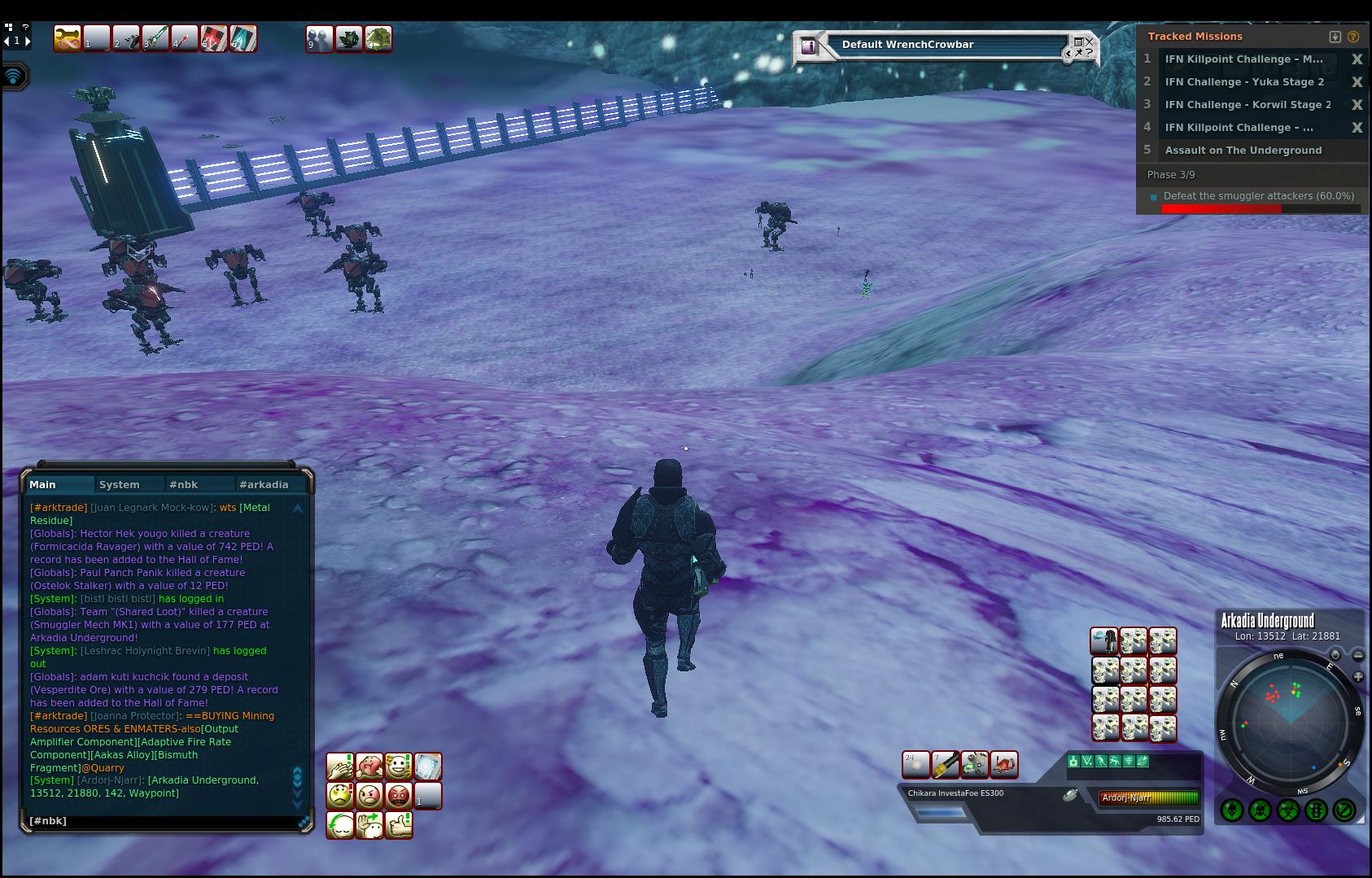1372x878 pixels.
Task: Activate the clapping hands emote
Action: tap(340, 767)
